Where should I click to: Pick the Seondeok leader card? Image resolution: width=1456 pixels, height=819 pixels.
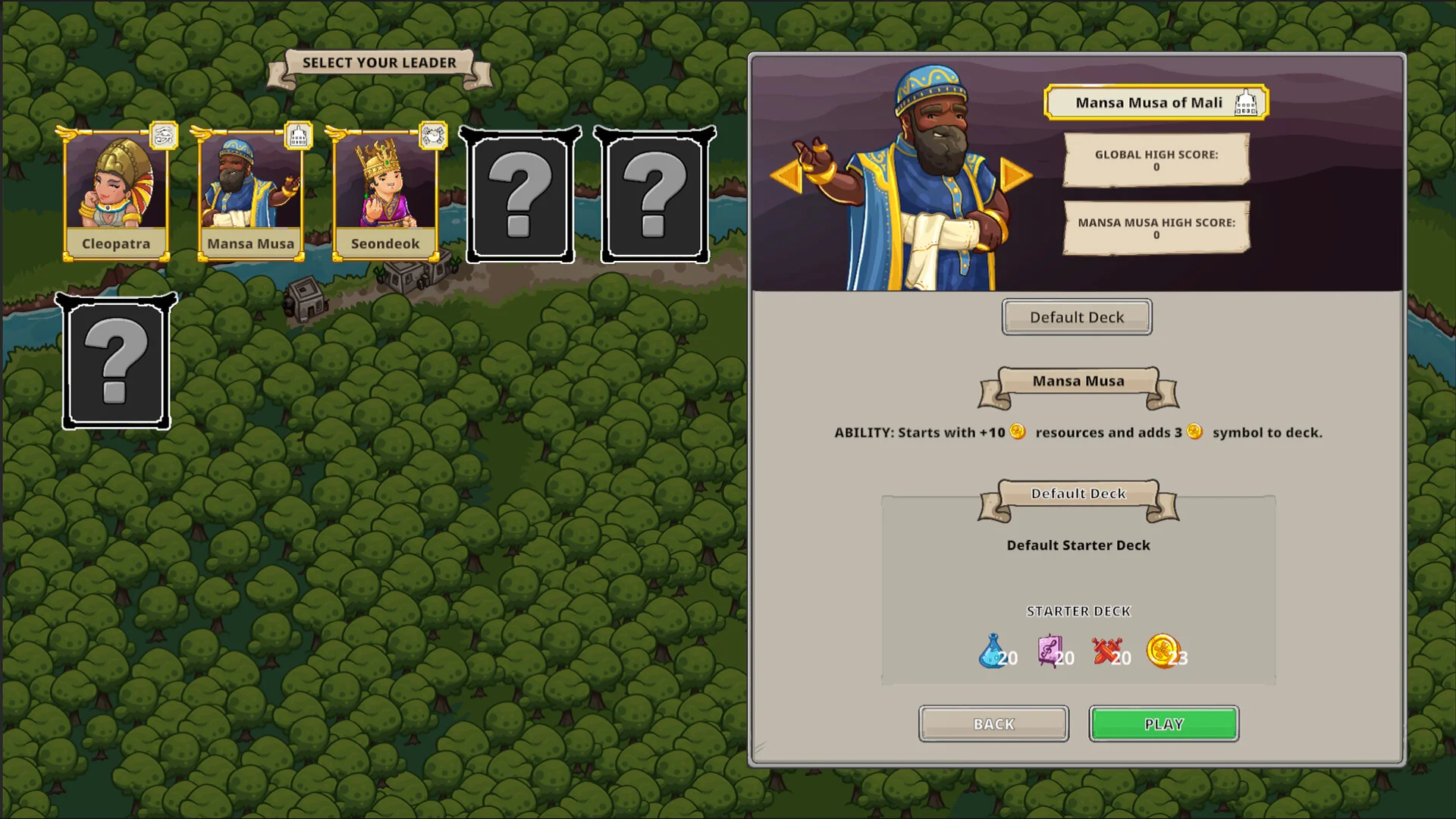pos(385,193)
